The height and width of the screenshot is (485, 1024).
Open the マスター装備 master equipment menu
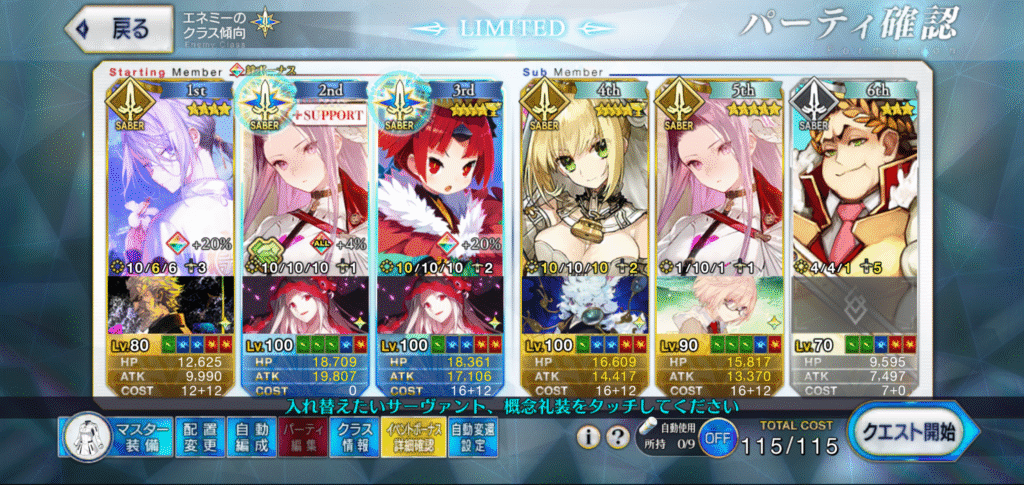[x=118, y=438]
